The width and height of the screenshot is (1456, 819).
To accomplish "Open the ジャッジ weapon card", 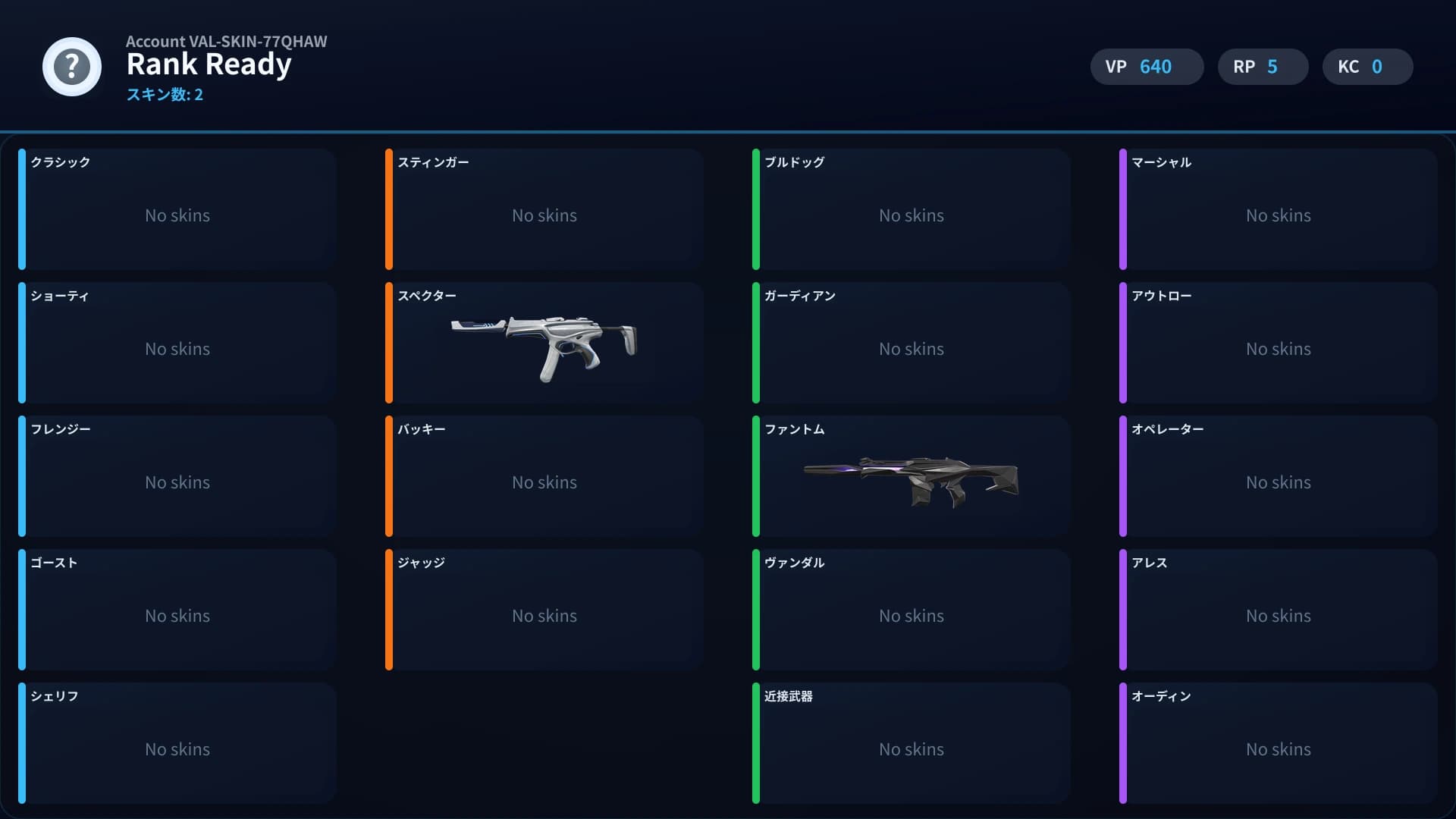I will pyautogui.click(x=543, y=610).
